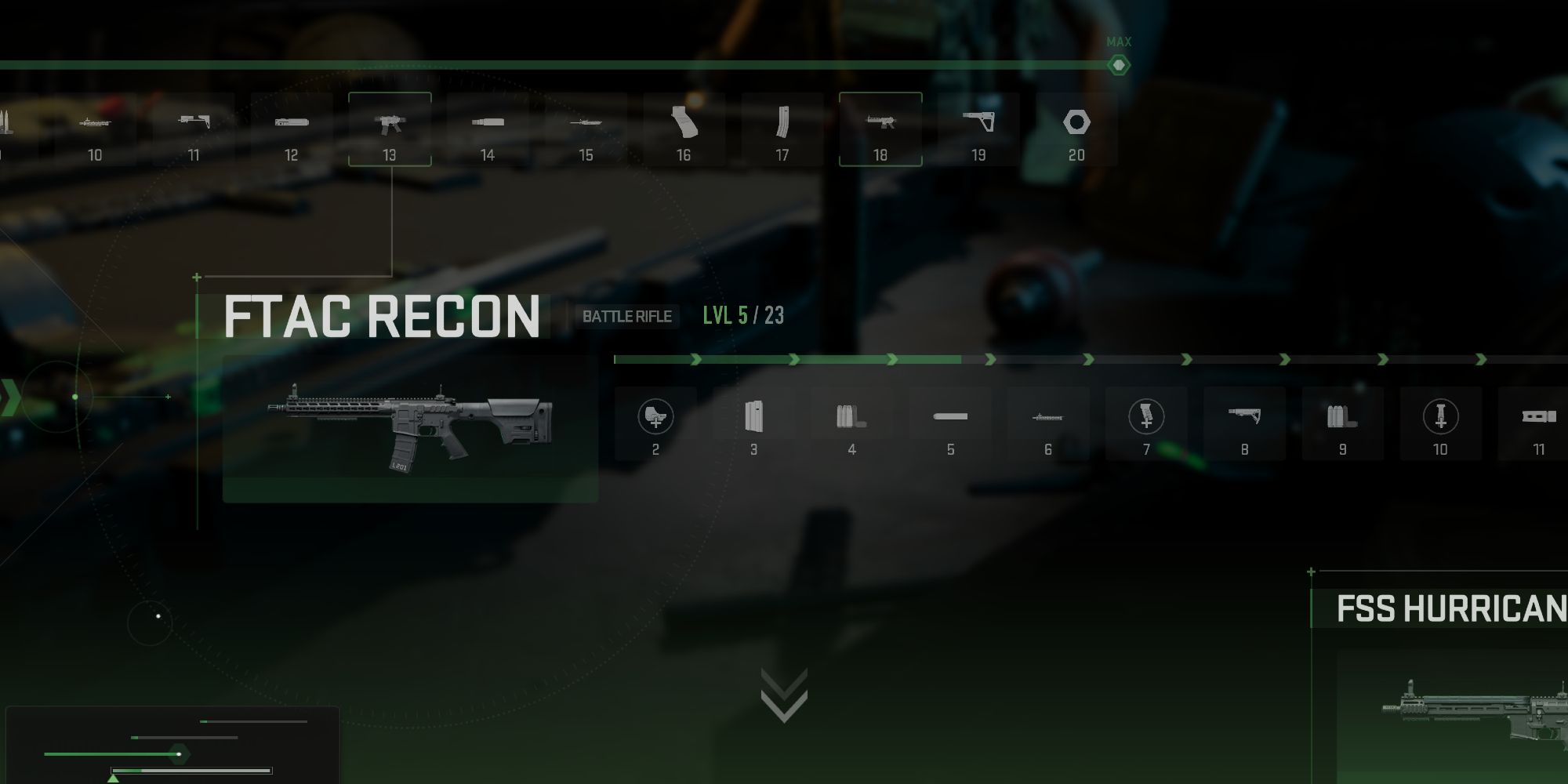Select the suppressor unlock at level 14
Screen dimensions: 1568x784
pyautogui.click(x=488, y=124)
